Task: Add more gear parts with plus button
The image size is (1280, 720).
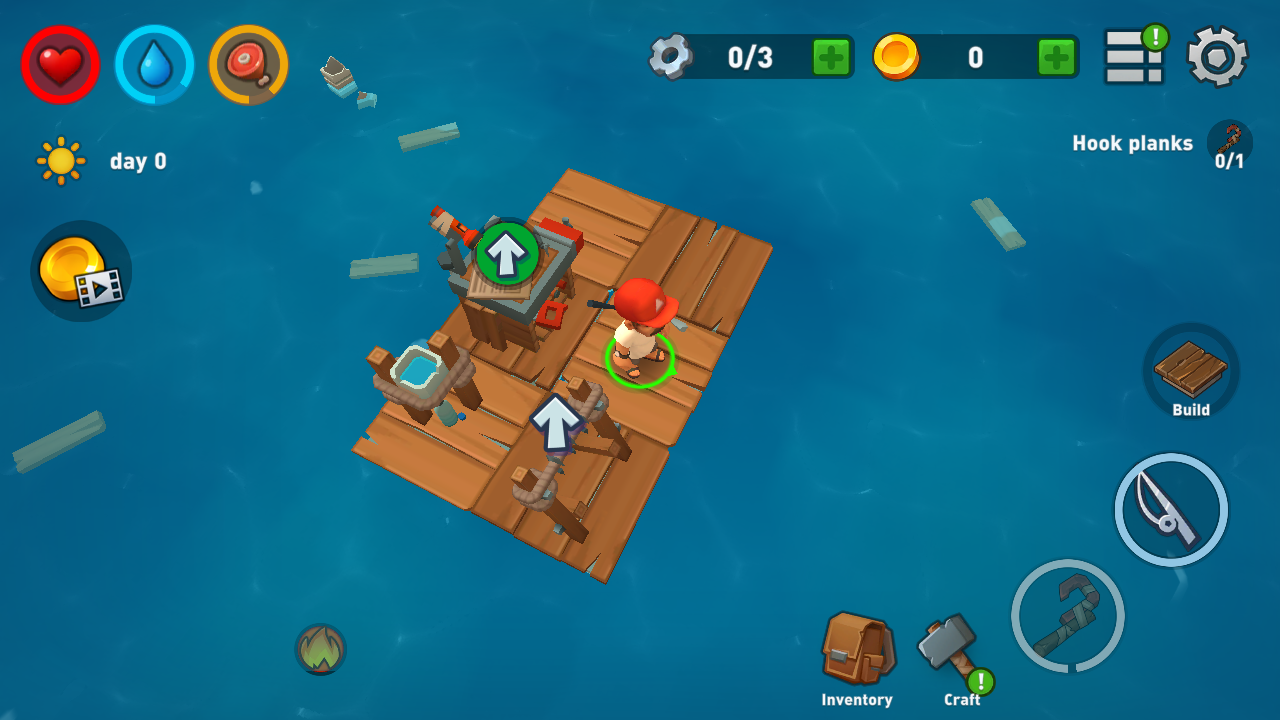Action: (831, 57)
